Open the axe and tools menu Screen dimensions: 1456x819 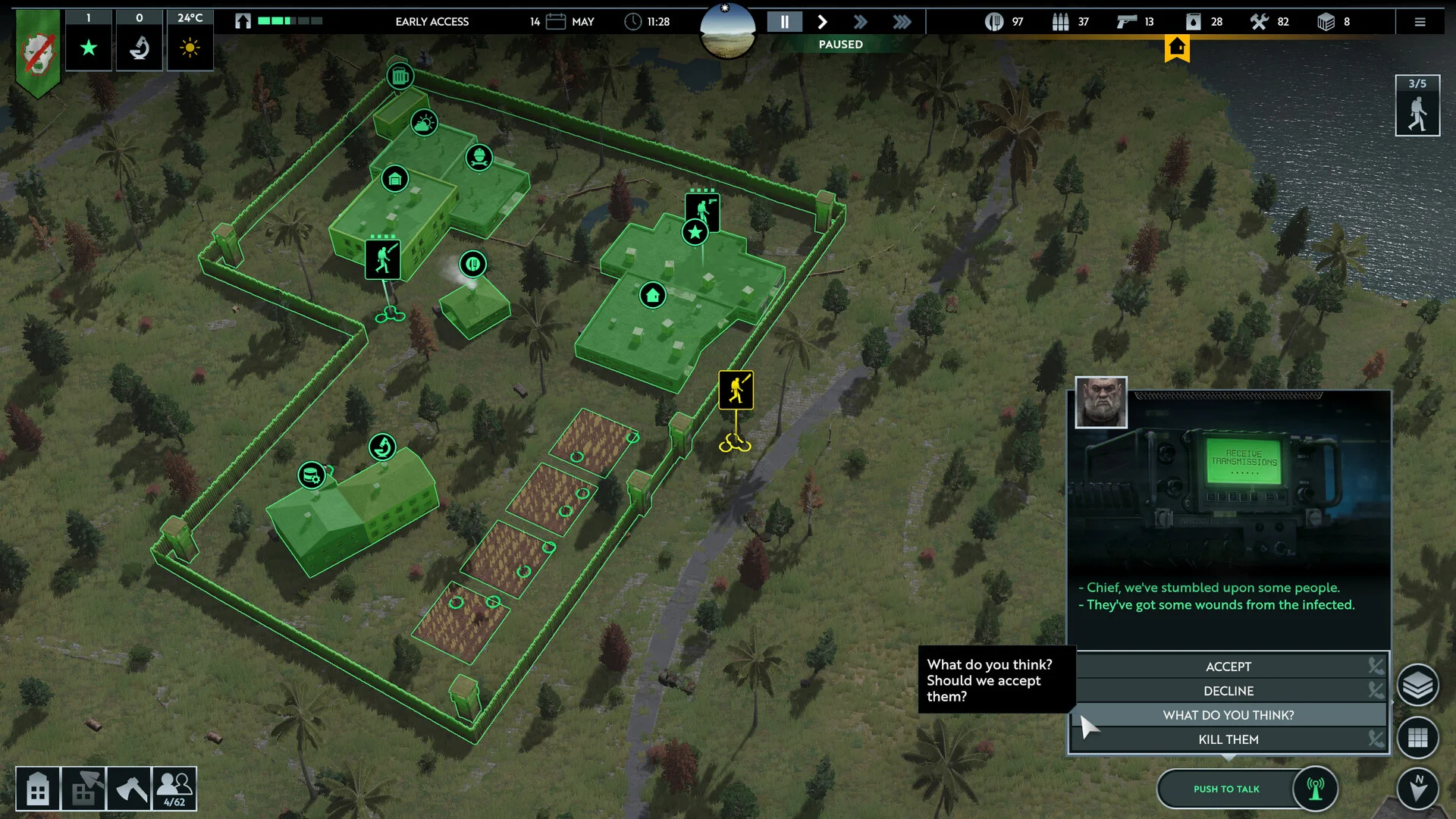pyautogui.click(x=129, y=789)
